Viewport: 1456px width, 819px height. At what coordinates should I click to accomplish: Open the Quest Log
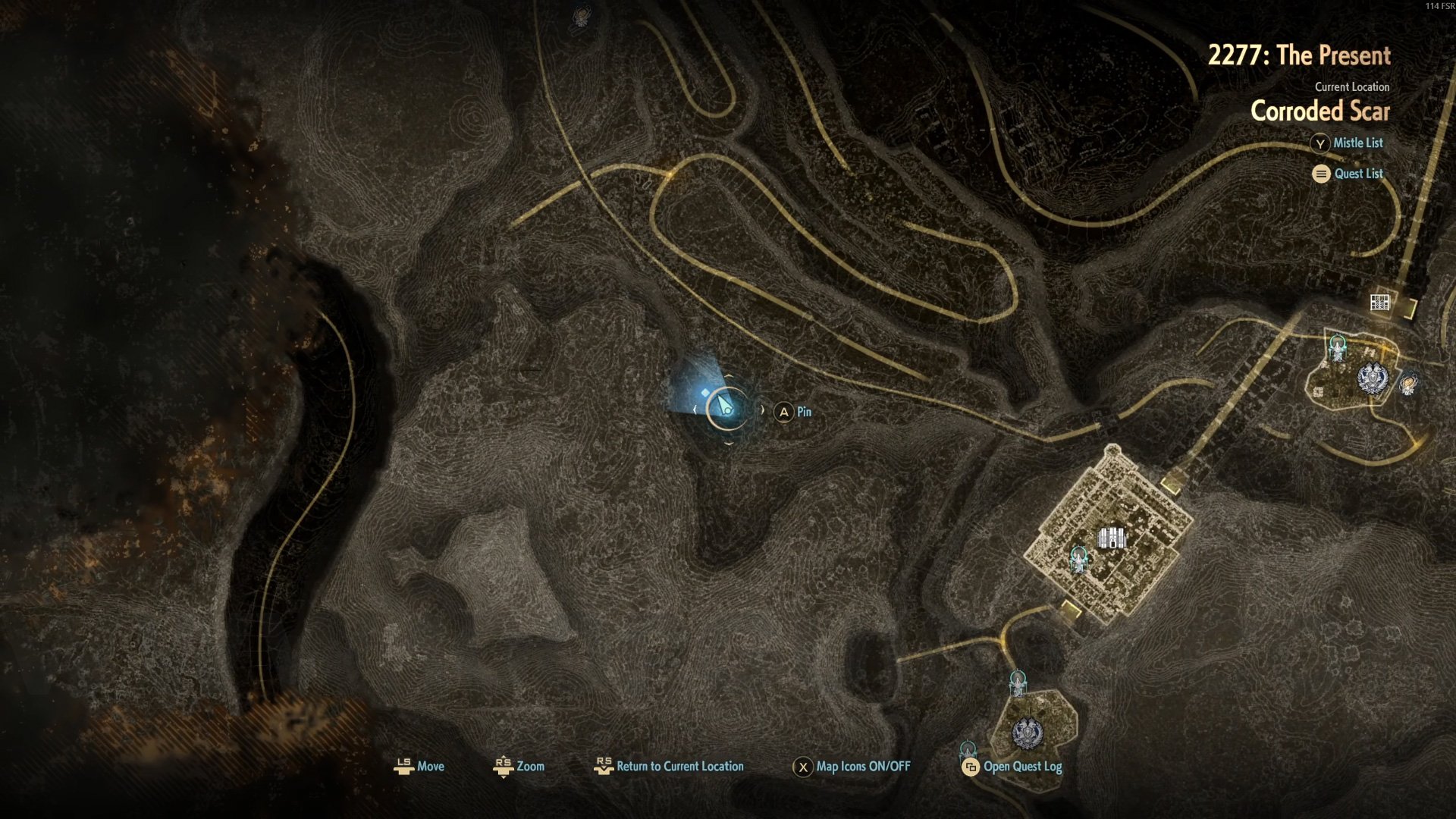pyautogui.click(x=1012, y=767)
